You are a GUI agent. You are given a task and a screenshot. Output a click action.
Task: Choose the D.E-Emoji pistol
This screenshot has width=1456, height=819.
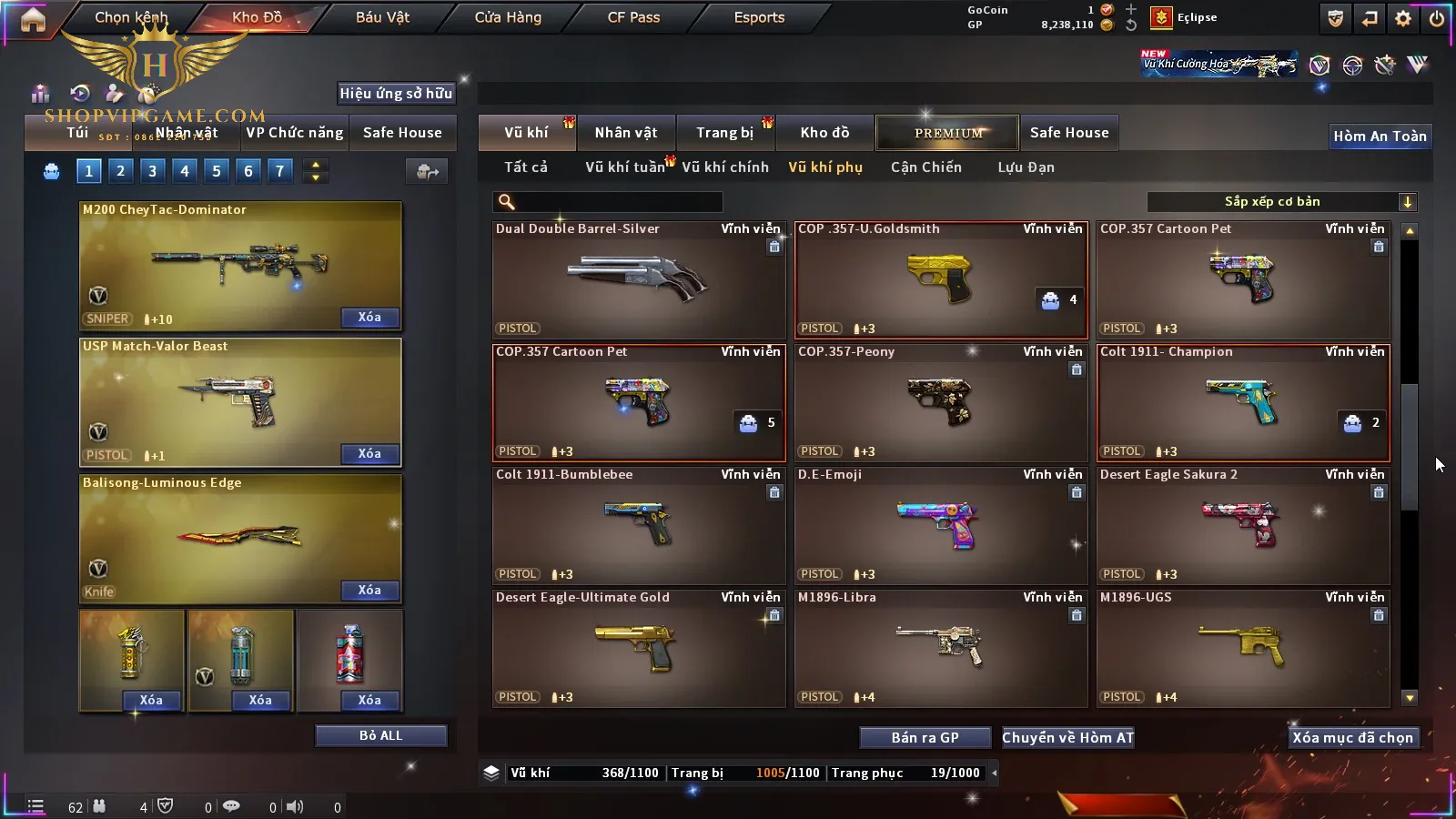coord(940,525)
